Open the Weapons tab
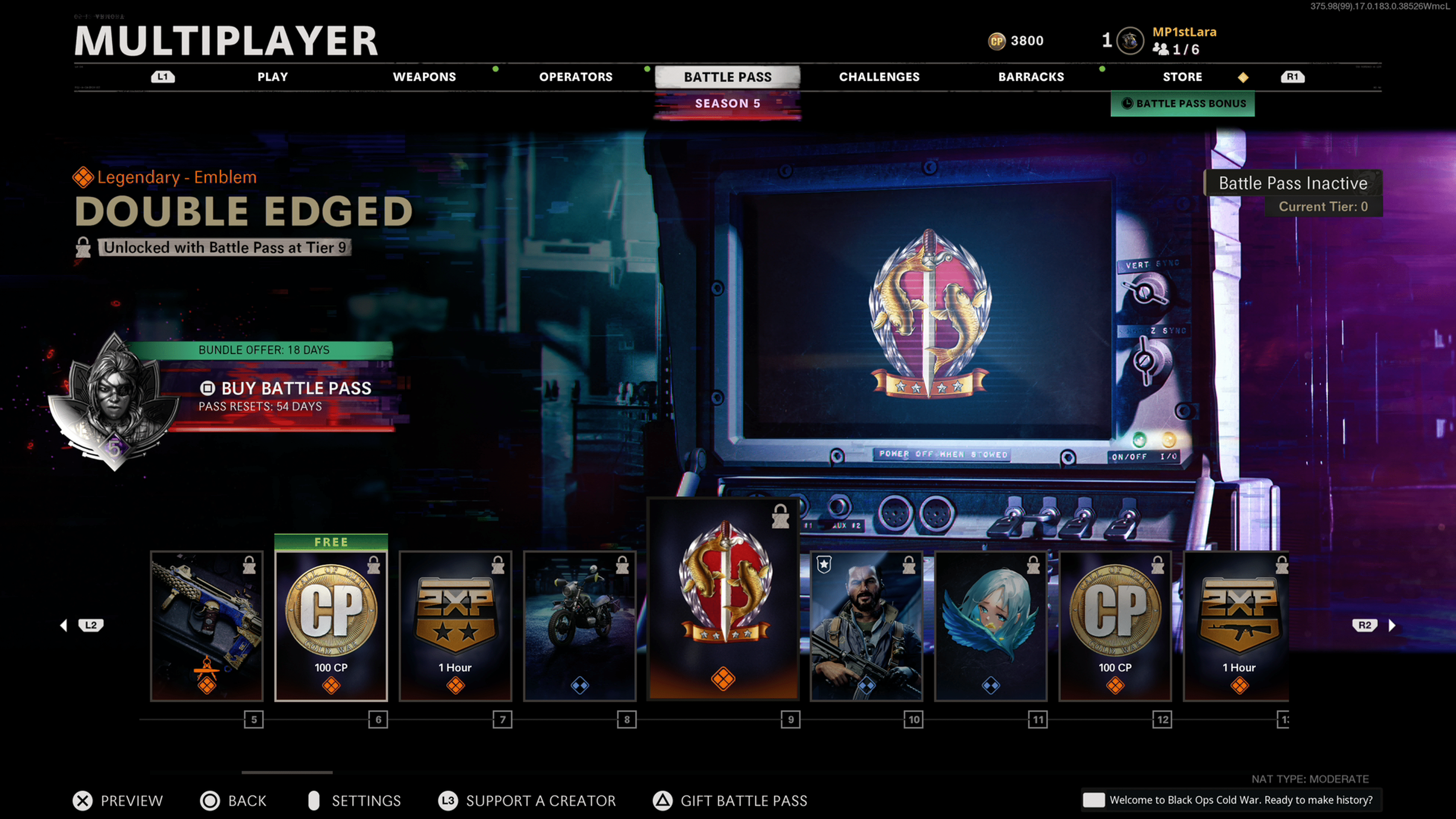This screenshot has width=1456, height=819. click(x=424, y=77)
